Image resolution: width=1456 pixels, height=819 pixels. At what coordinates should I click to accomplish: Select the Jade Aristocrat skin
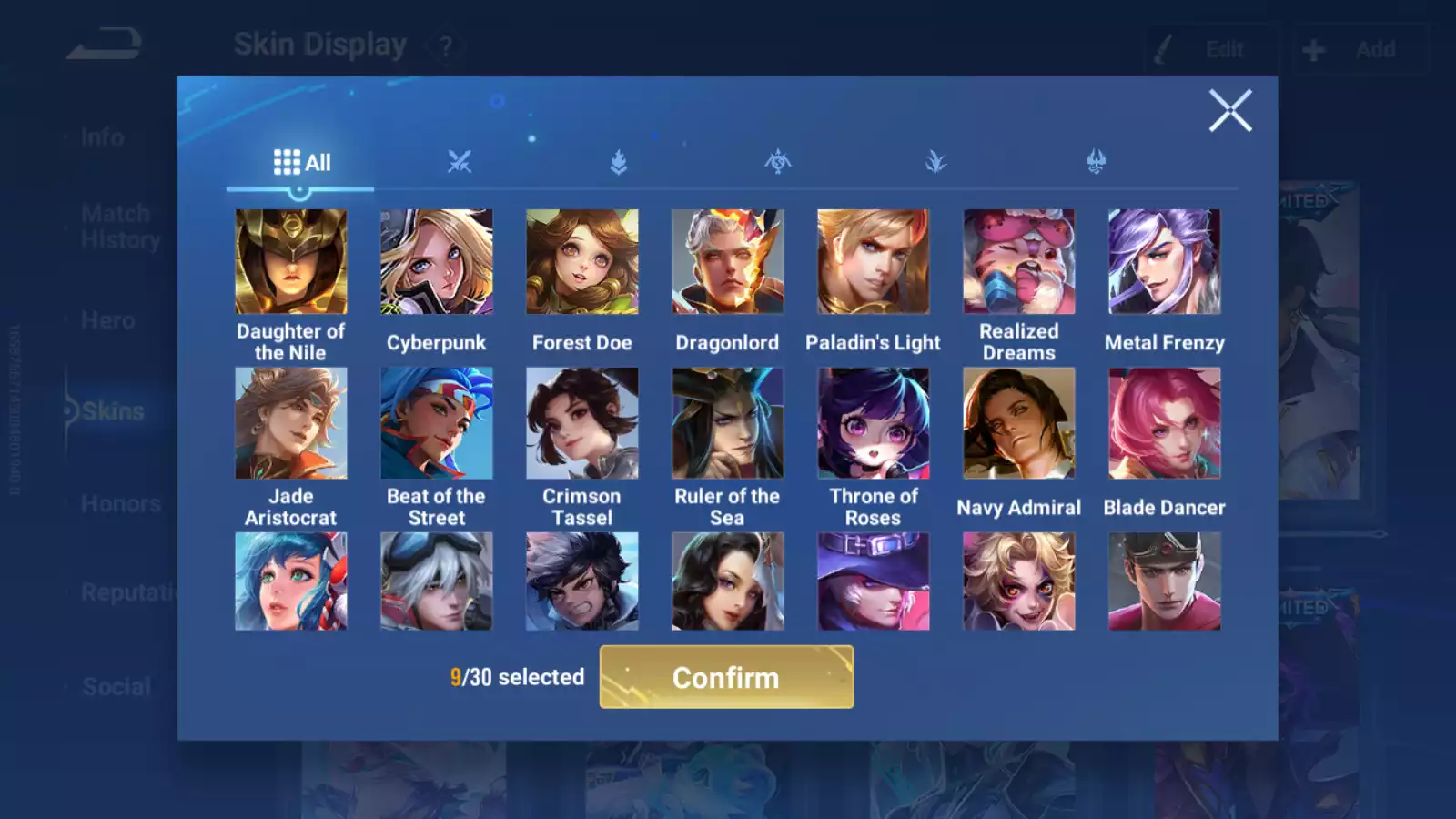(x=291, y=423)
